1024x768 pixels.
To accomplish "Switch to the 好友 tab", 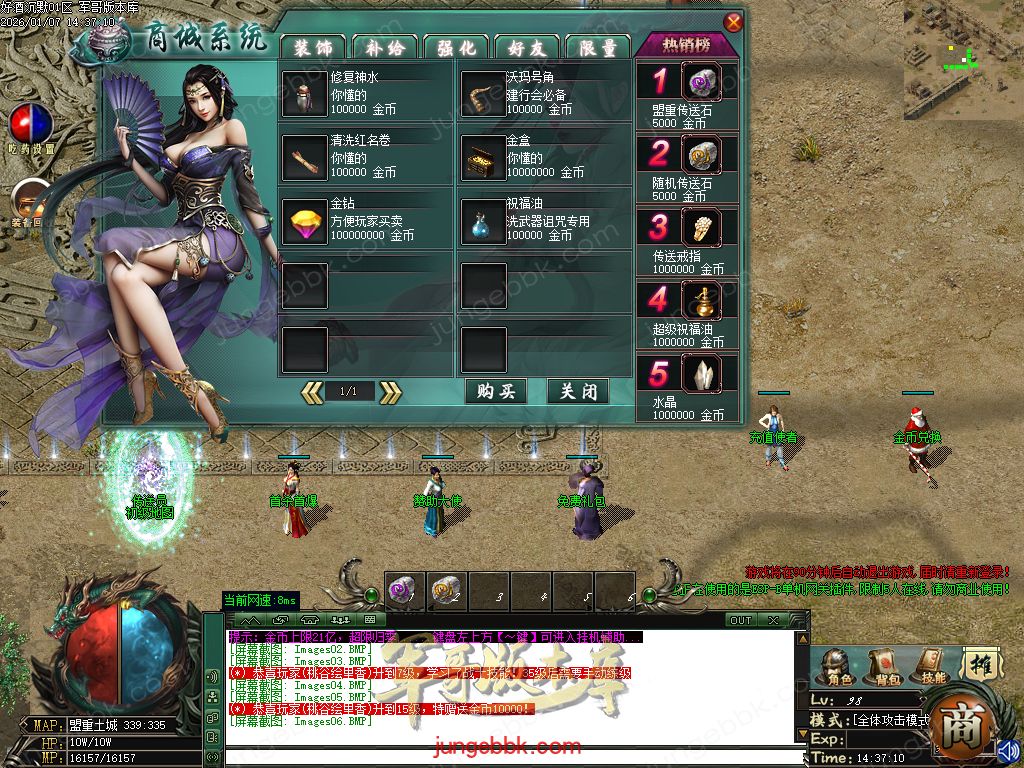I will (527, 47).
